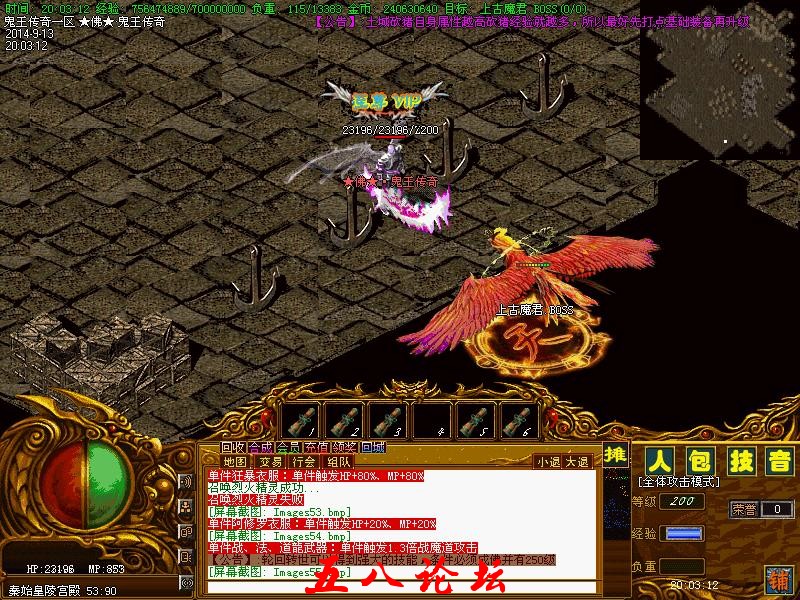Open the character panel (人) button
The image size is (800, 600).
tap(658, 462)
